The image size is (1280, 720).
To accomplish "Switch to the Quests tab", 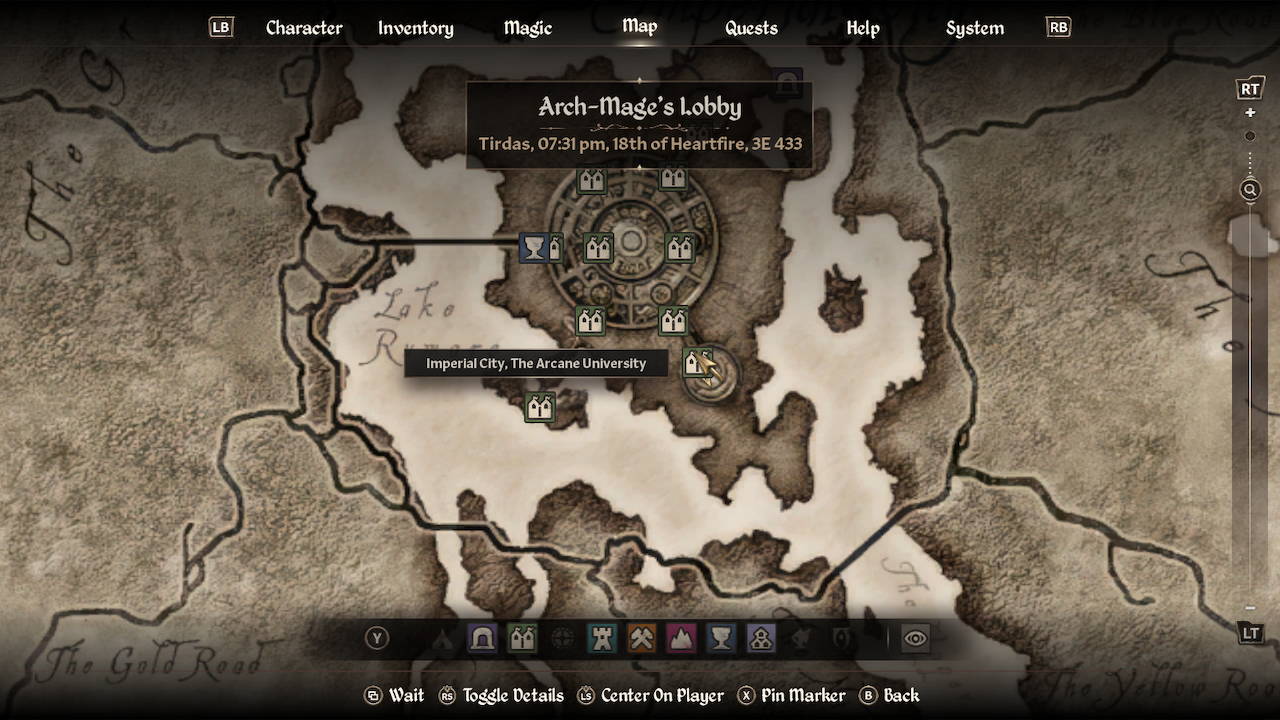I will pyautogui.click(x=750, y=28).
